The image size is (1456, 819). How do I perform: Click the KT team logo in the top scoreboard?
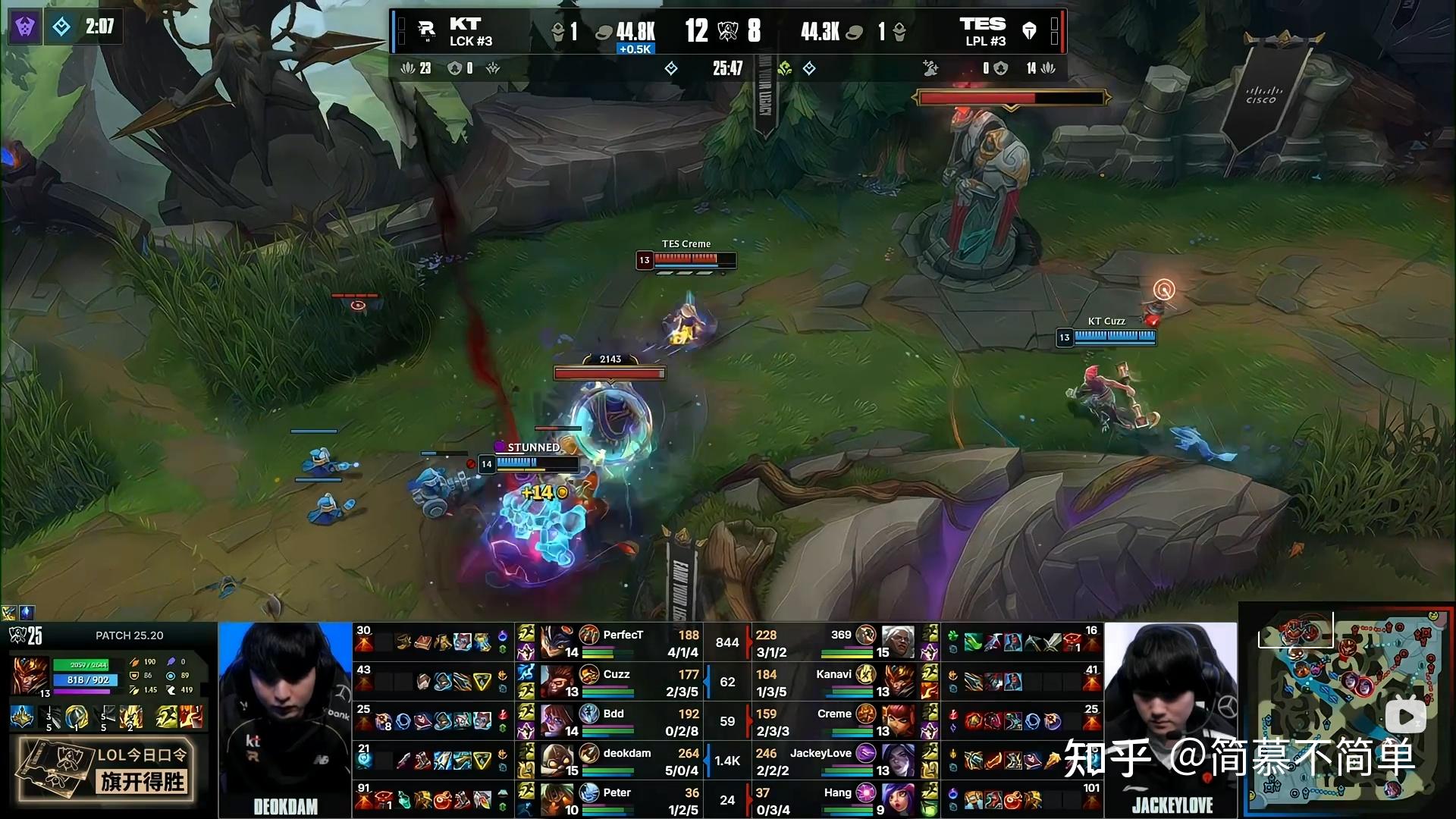[x=427, y=30]
